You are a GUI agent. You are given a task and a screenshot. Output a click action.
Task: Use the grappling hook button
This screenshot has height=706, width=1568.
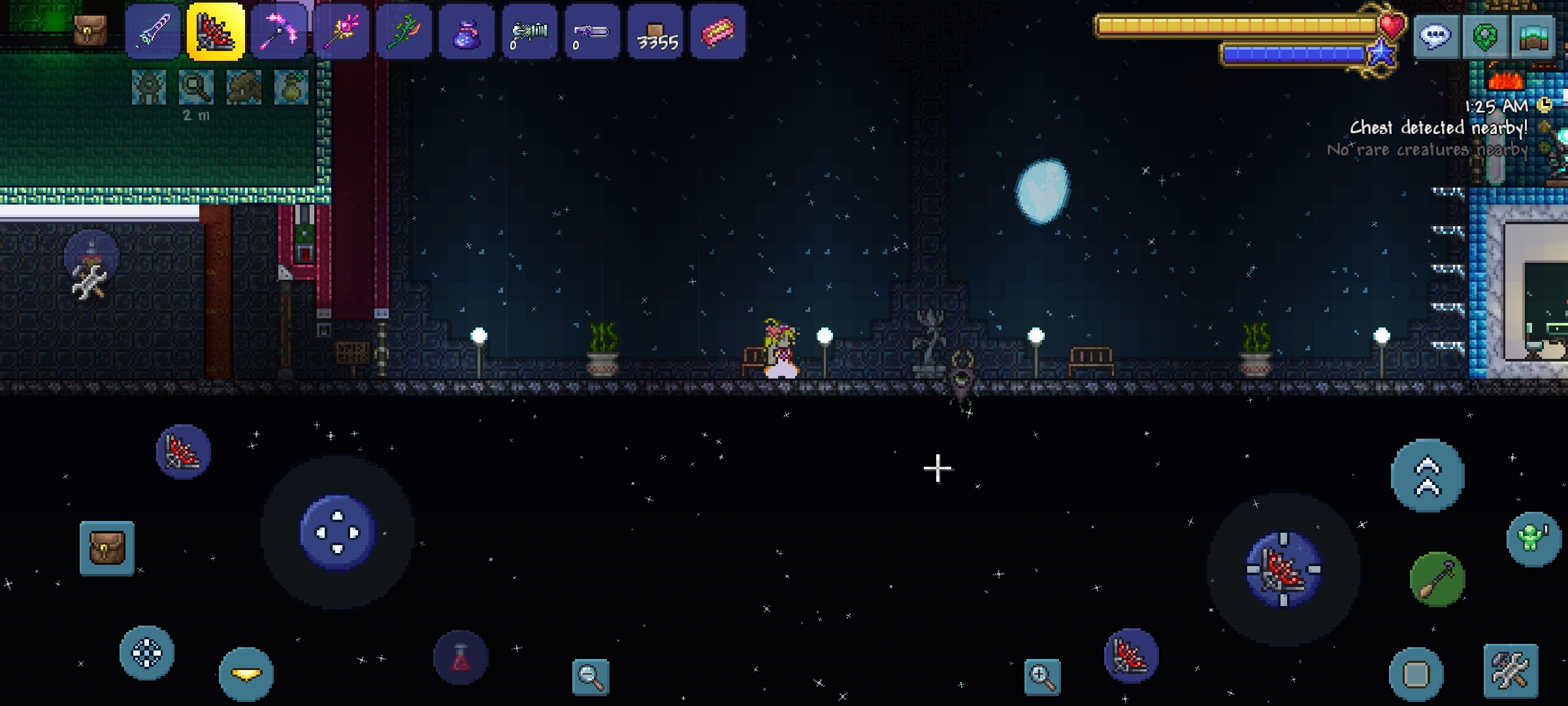coord(1437,579)
